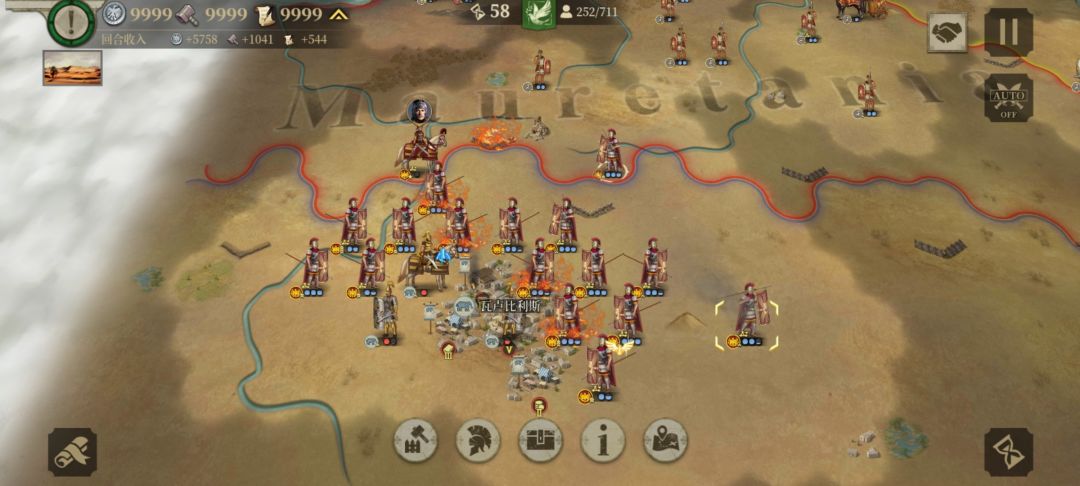
Task: Show the information panel
Action: pyautogui.click(x=602, y=440)
